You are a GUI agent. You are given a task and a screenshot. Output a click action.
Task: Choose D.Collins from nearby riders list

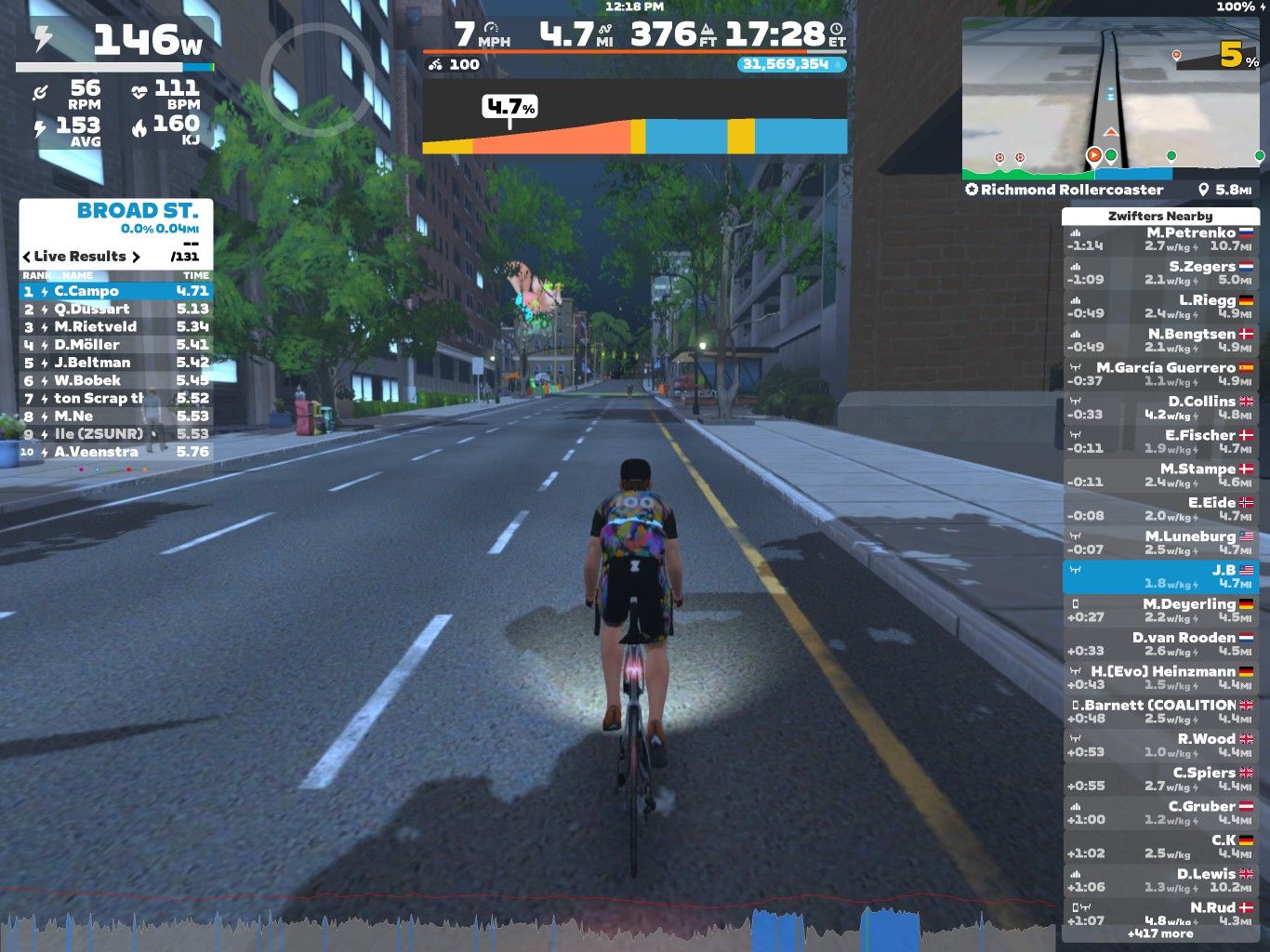click(1159, 408)
